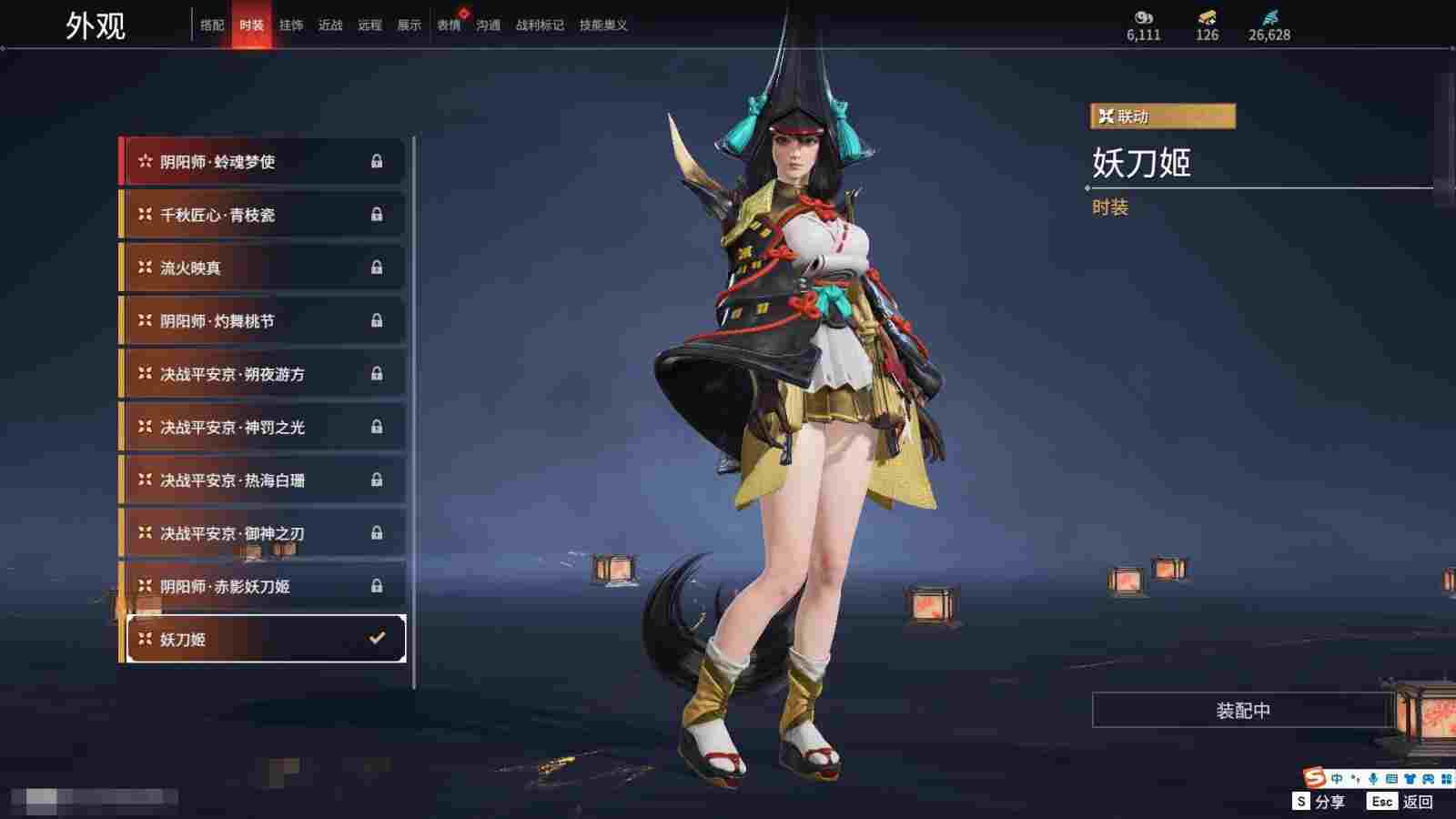The width and height of the screenshot is (1456, 819).
Task: Open the 技能奥义 tab
Action: coord(603,25)
